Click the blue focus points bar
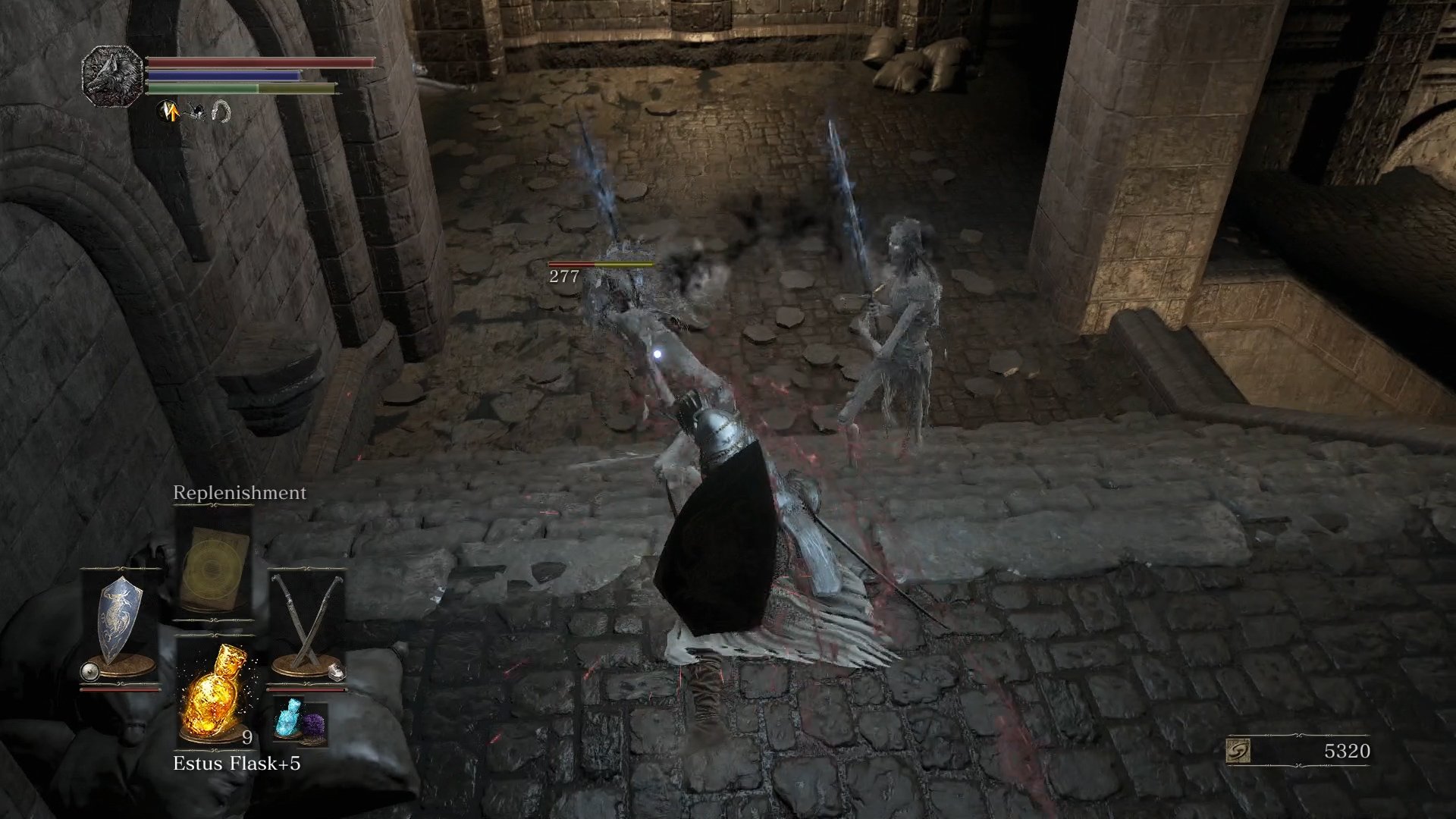1456x819 pixels. pos(227,77)
